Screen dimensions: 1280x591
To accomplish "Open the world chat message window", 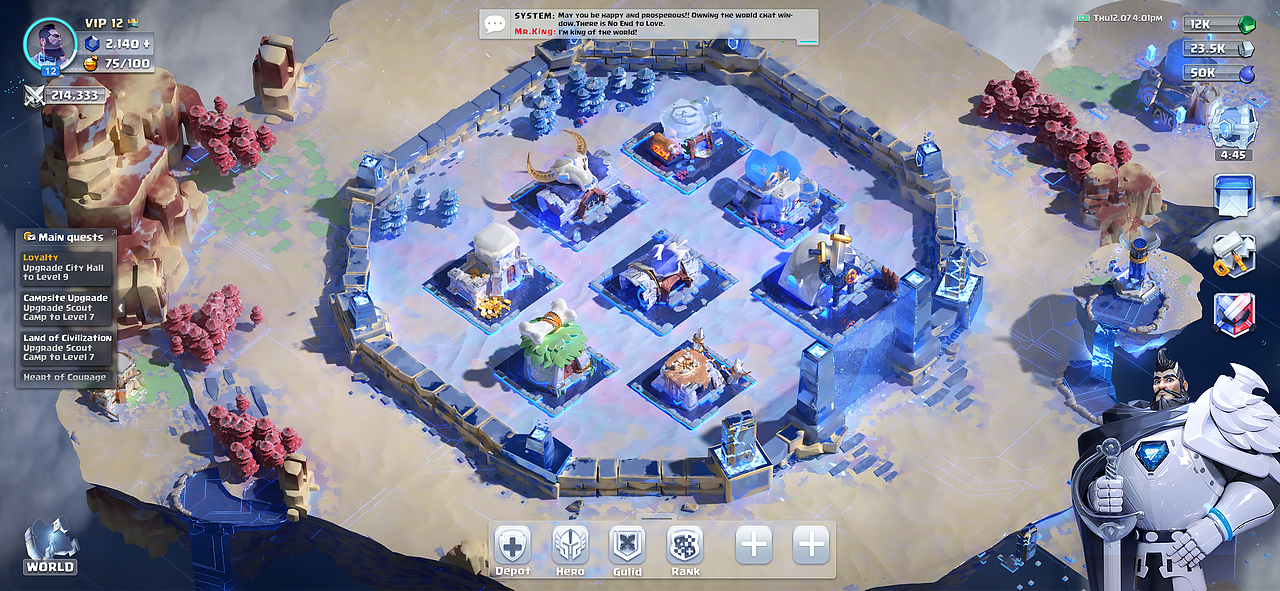I will pos(648,25).
